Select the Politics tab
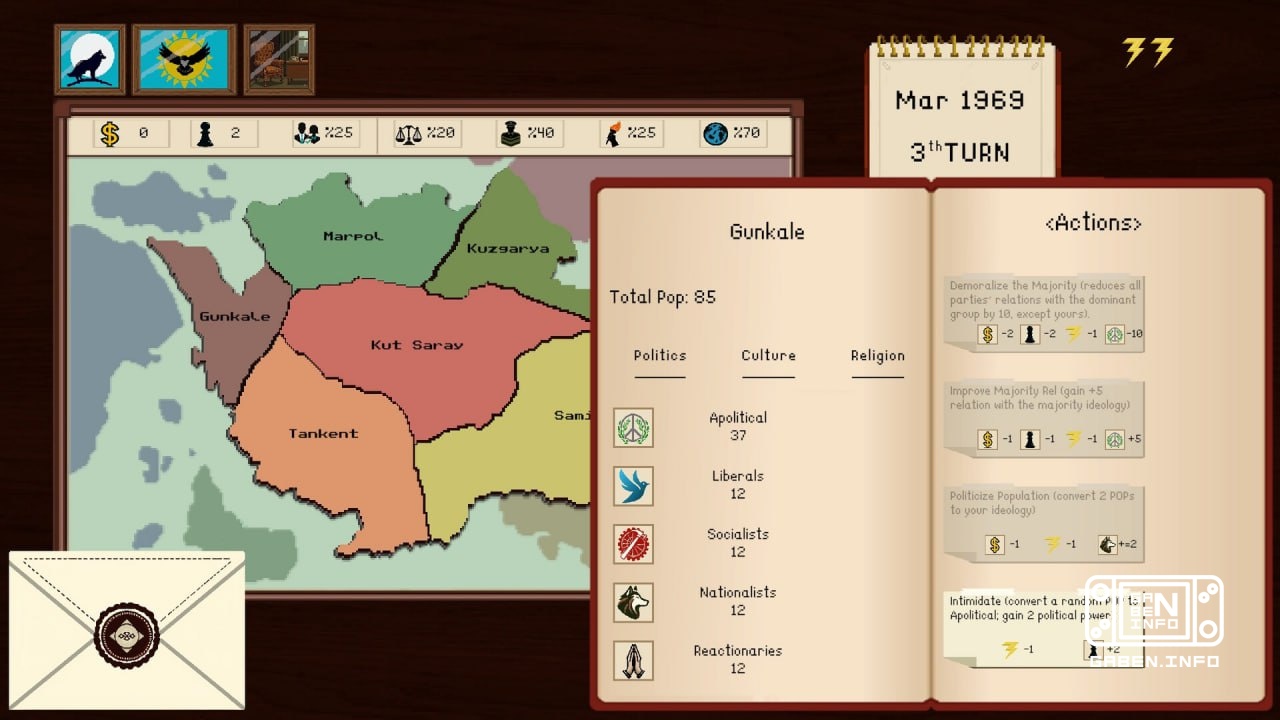Viewport: 1280px width, 720px height. tap(660, 356)
